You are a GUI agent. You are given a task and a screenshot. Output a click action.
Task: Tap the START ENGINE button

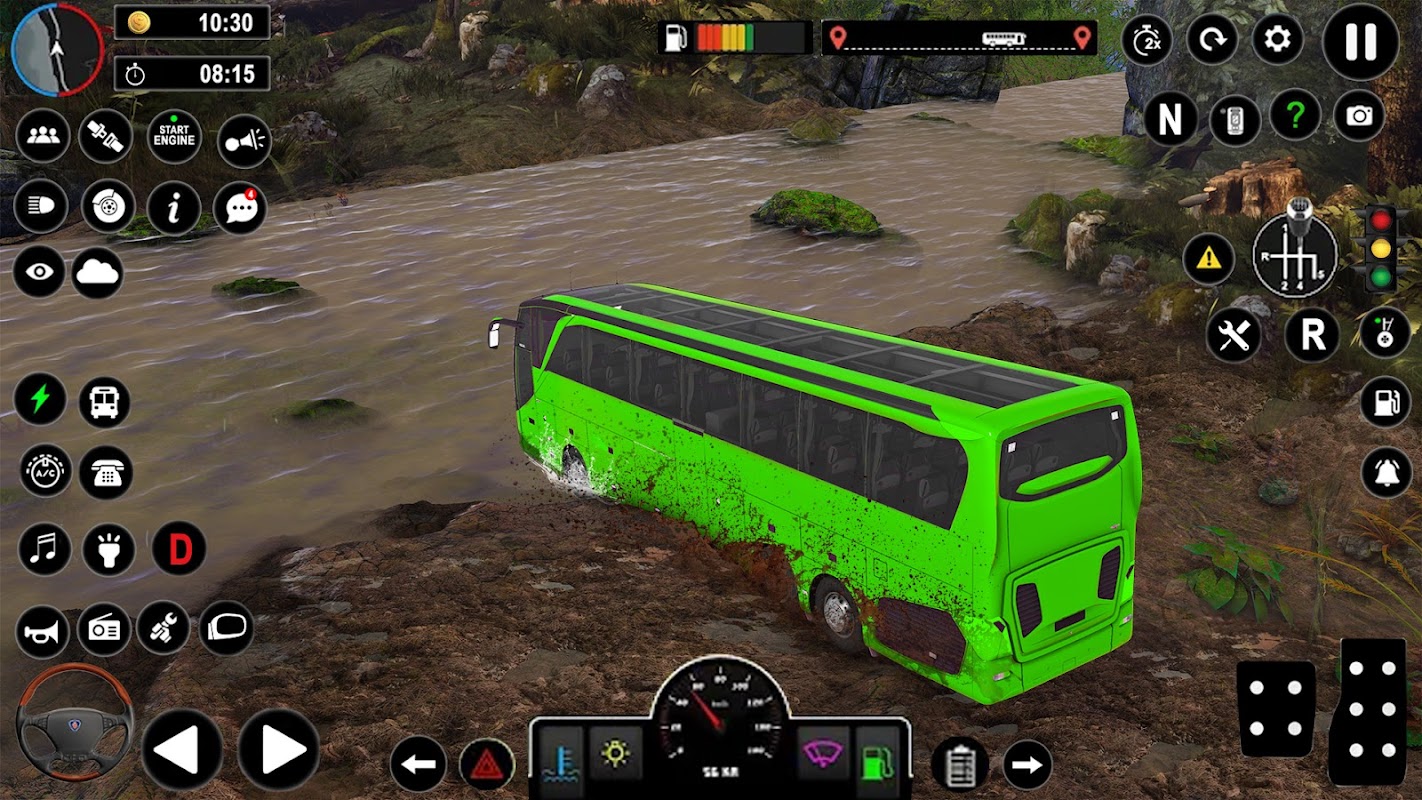174,138
